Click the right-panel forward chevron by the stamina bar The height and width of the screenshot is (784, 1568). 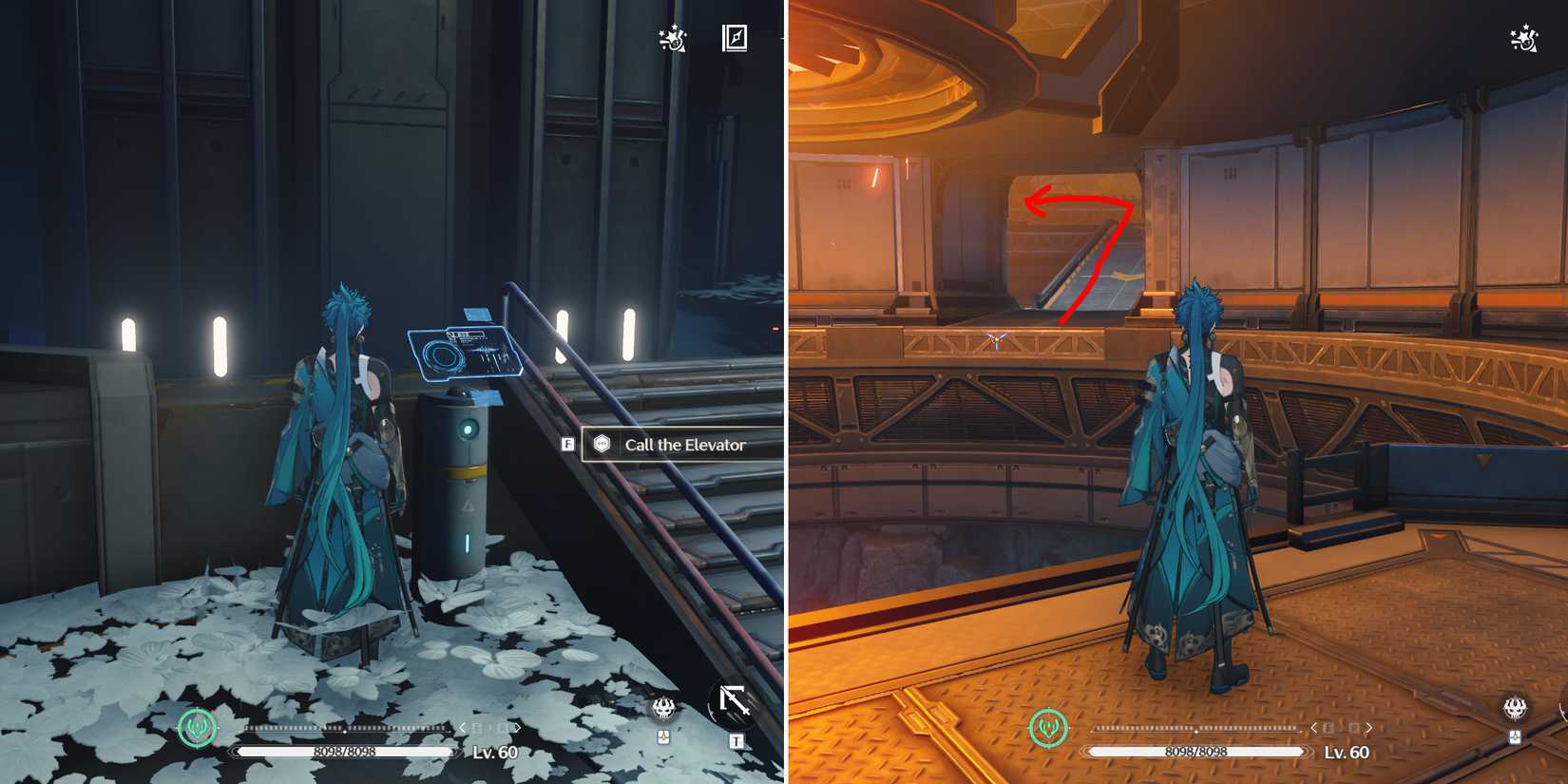pos(1368,725)
